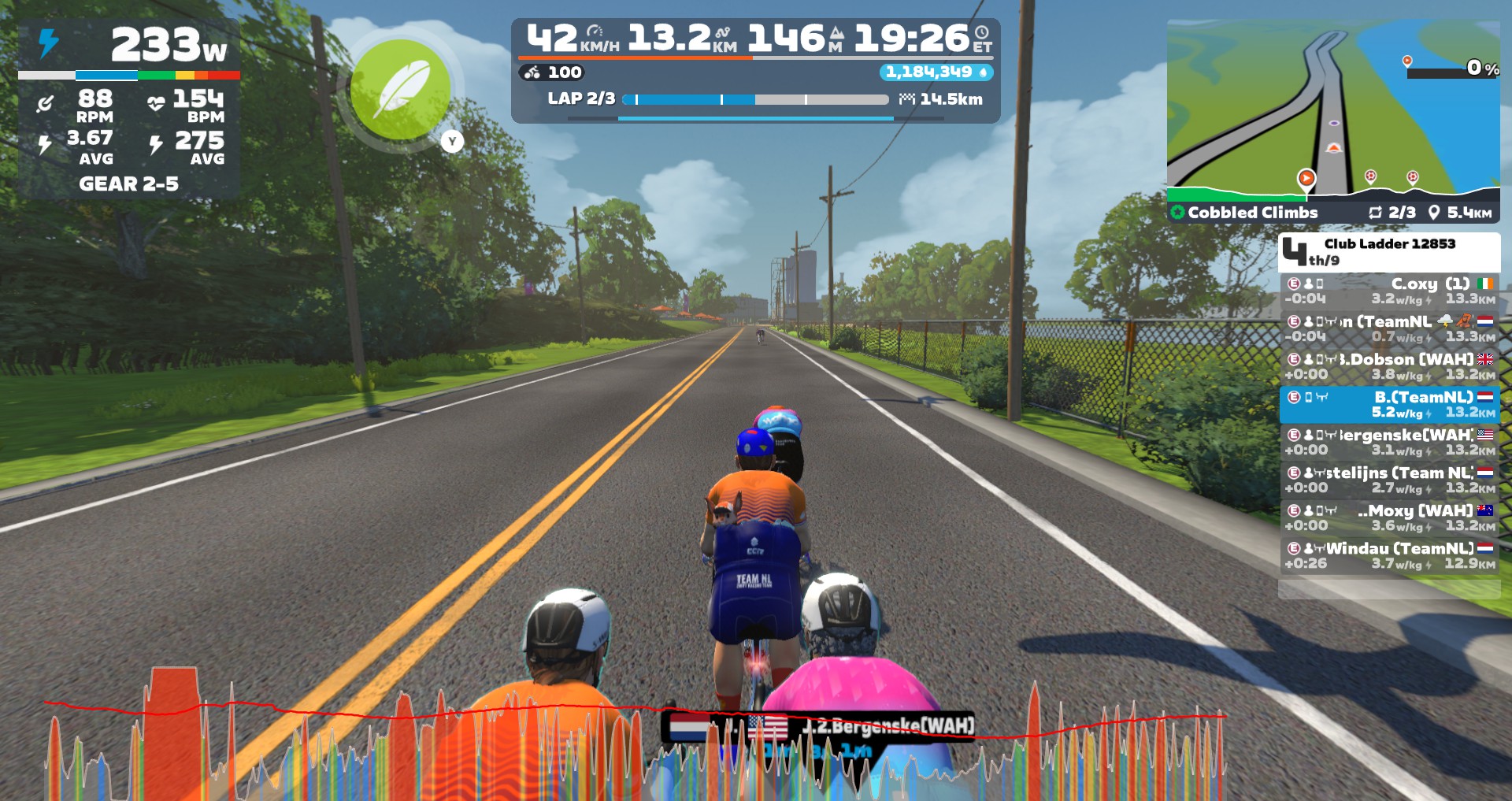Open the Club Ladder 12853 event header
The image size is (1512, 801).
coord(1389,251)
